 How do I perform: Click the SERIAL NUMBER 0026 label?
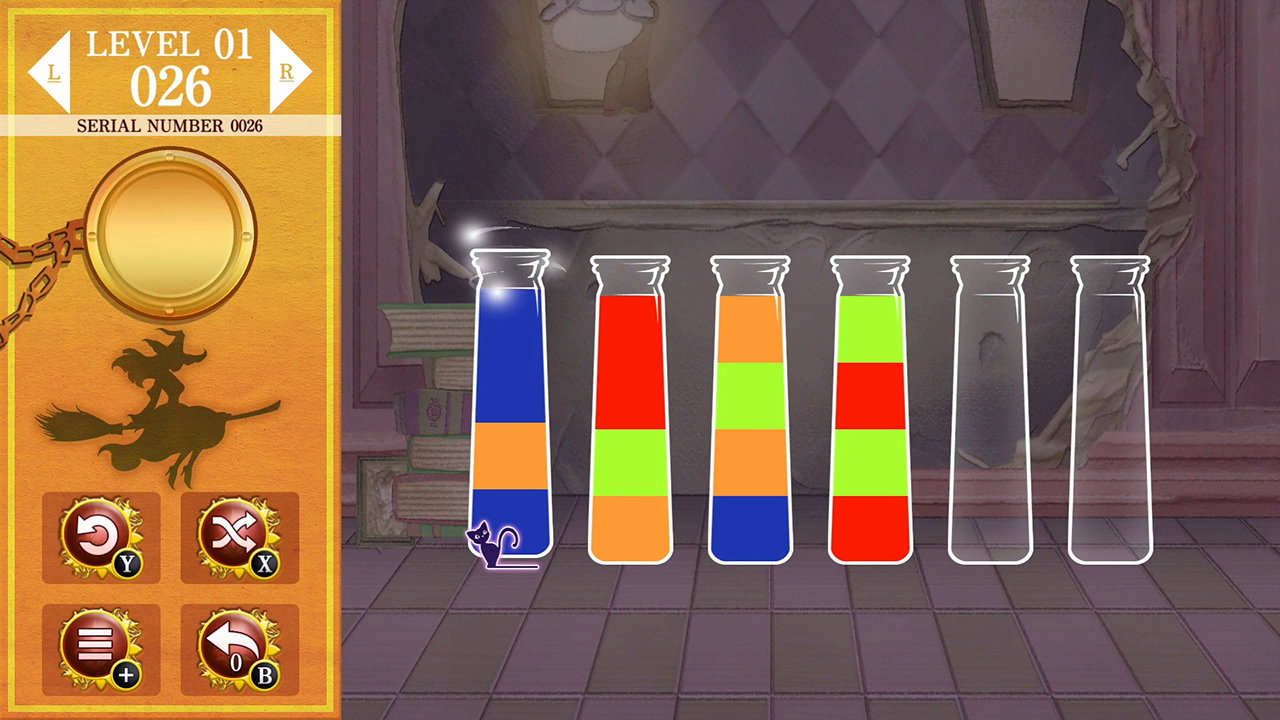(168, 126)
